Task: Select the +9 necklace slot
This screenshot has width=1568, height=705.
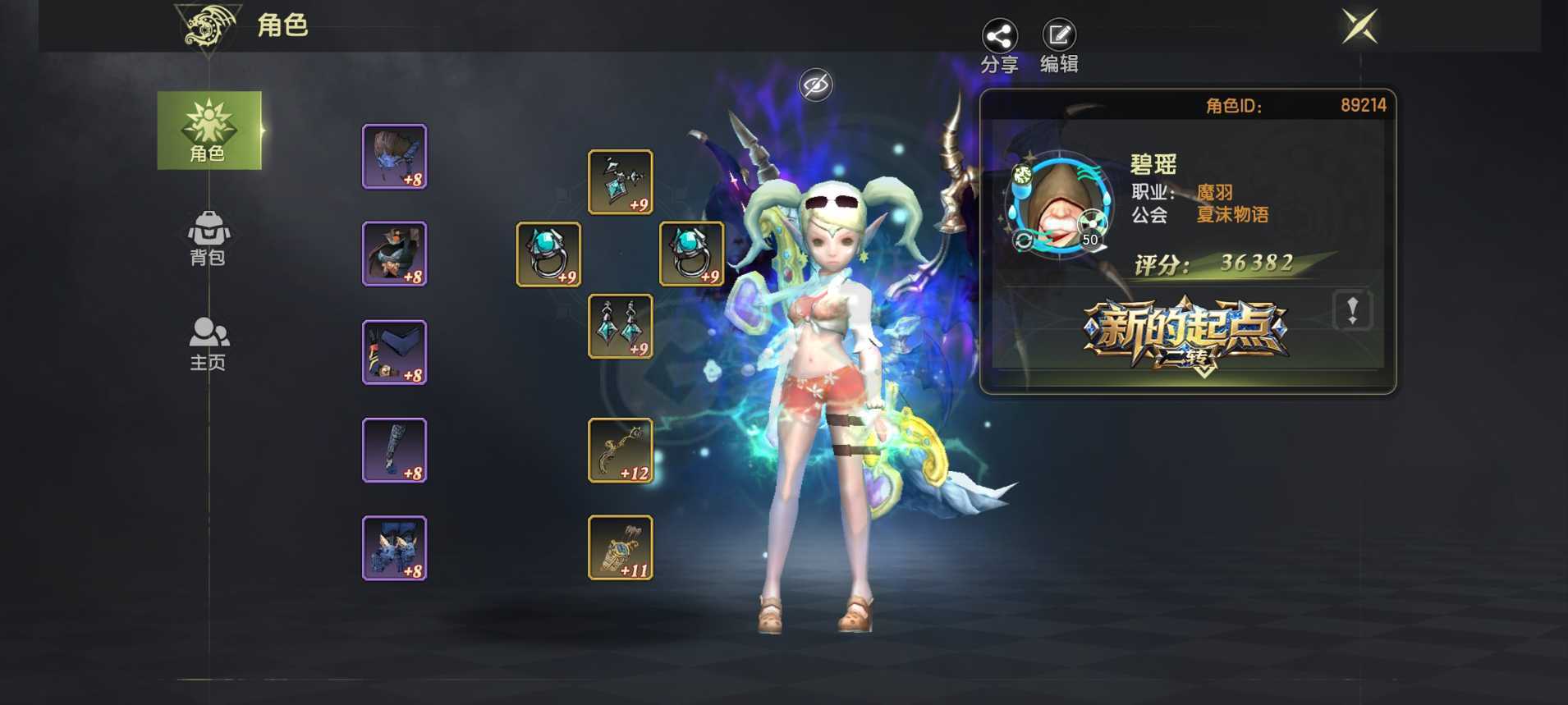Action: click(620, 181)
